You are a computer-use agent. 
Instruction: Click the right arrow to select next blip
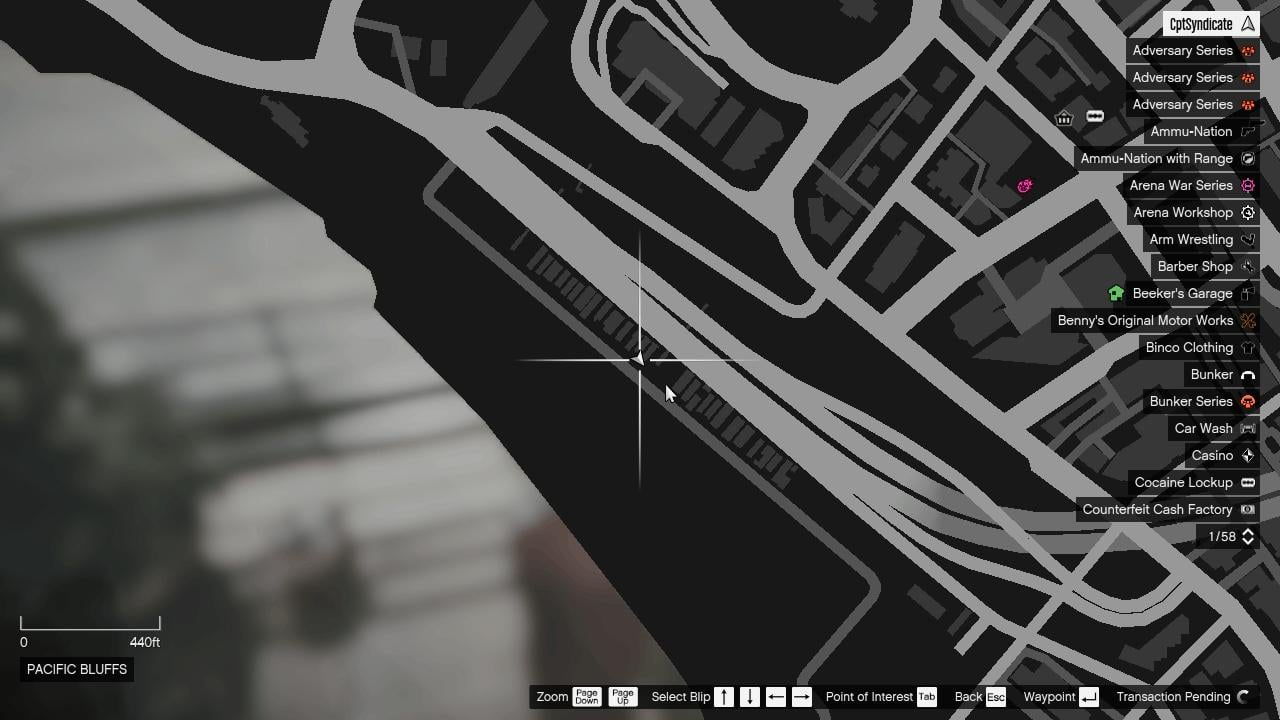point(801,696)
